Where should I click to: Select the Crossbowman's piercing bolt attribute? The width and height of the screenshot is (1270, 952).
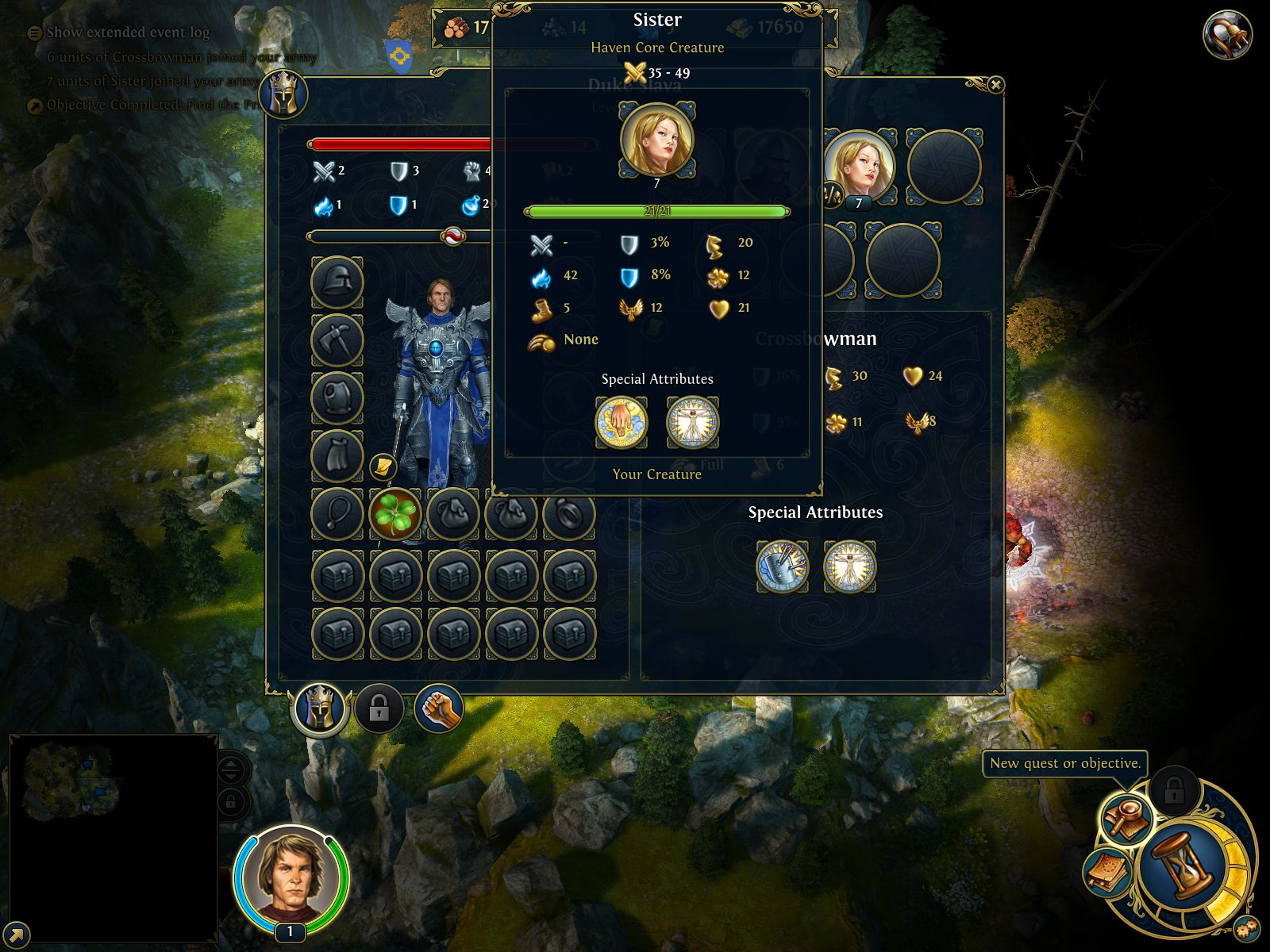tap(782, 566)
